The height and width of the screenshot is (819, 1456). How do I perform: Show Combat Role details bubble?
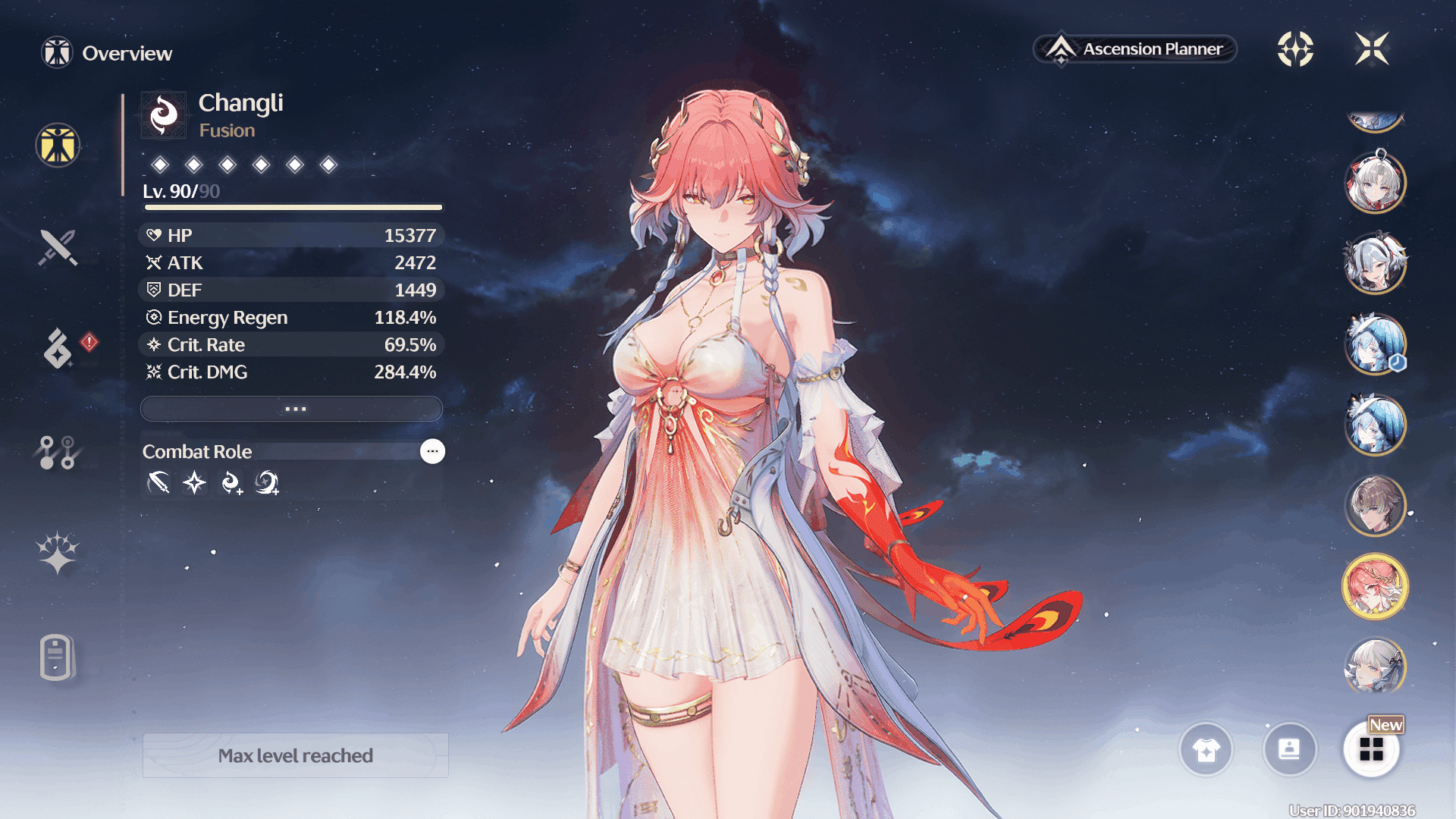[x=432, y=451]
